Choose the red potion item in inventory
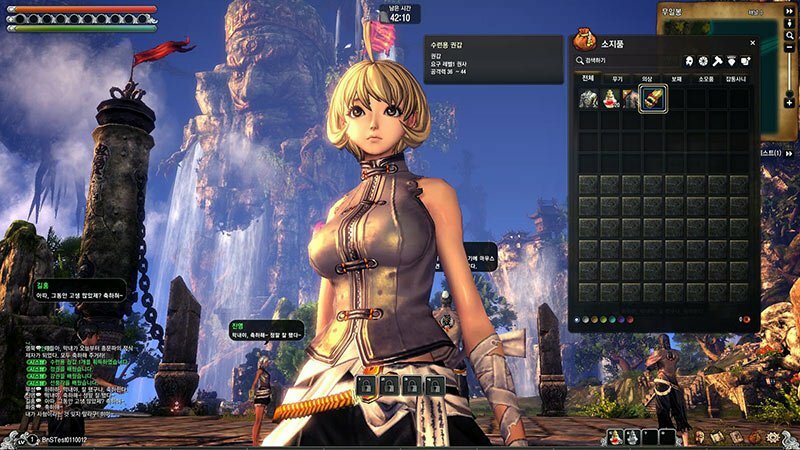 [609, 98]
